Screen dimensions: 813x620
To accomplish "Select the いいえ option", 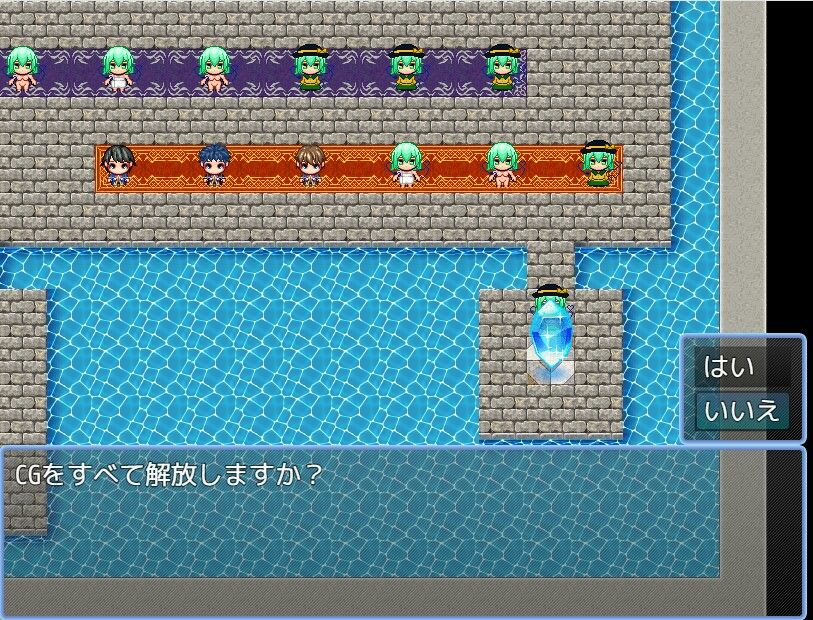I will click(741, 411).
